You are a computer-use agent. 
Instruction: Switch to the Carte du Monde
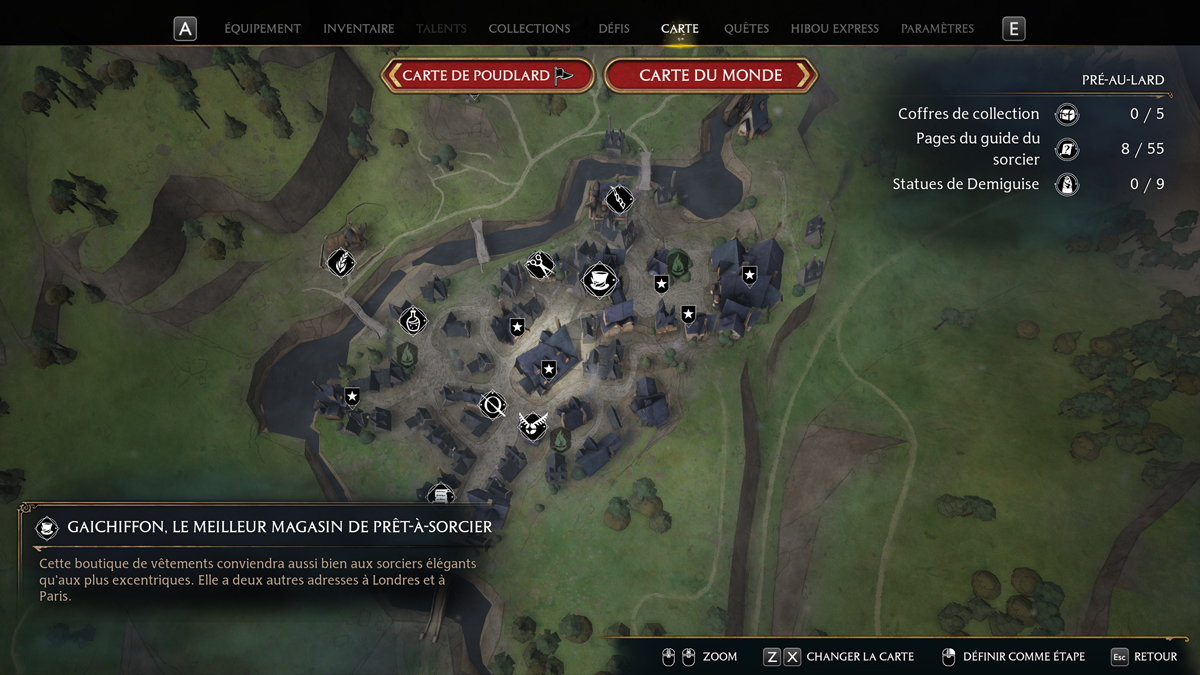coord(711,75)
